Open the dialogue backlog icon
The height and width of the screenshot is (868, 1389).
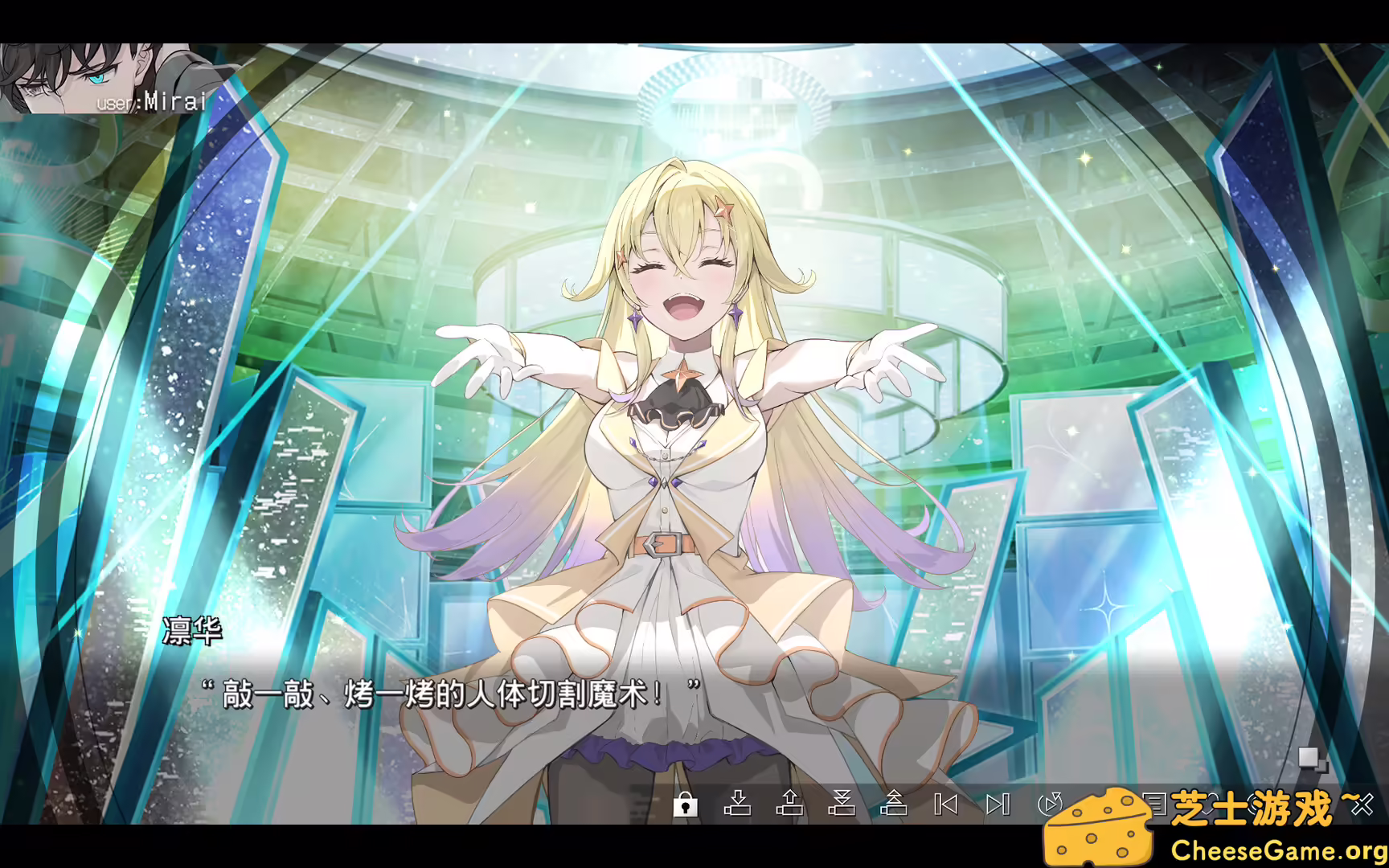pyautogui.click(x=1156, y=803)
